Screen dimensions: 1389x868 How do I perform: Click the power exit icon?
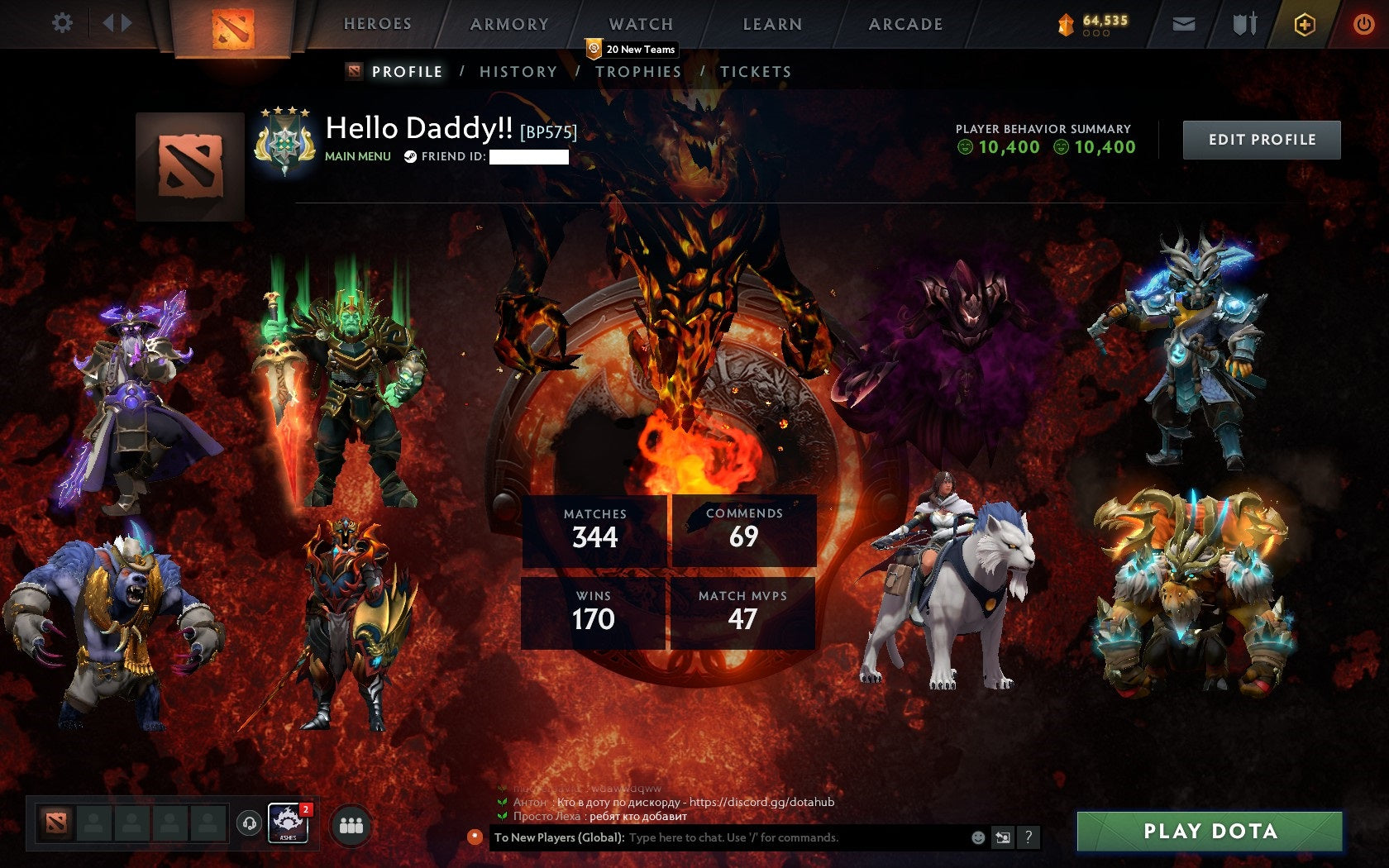1363,24
